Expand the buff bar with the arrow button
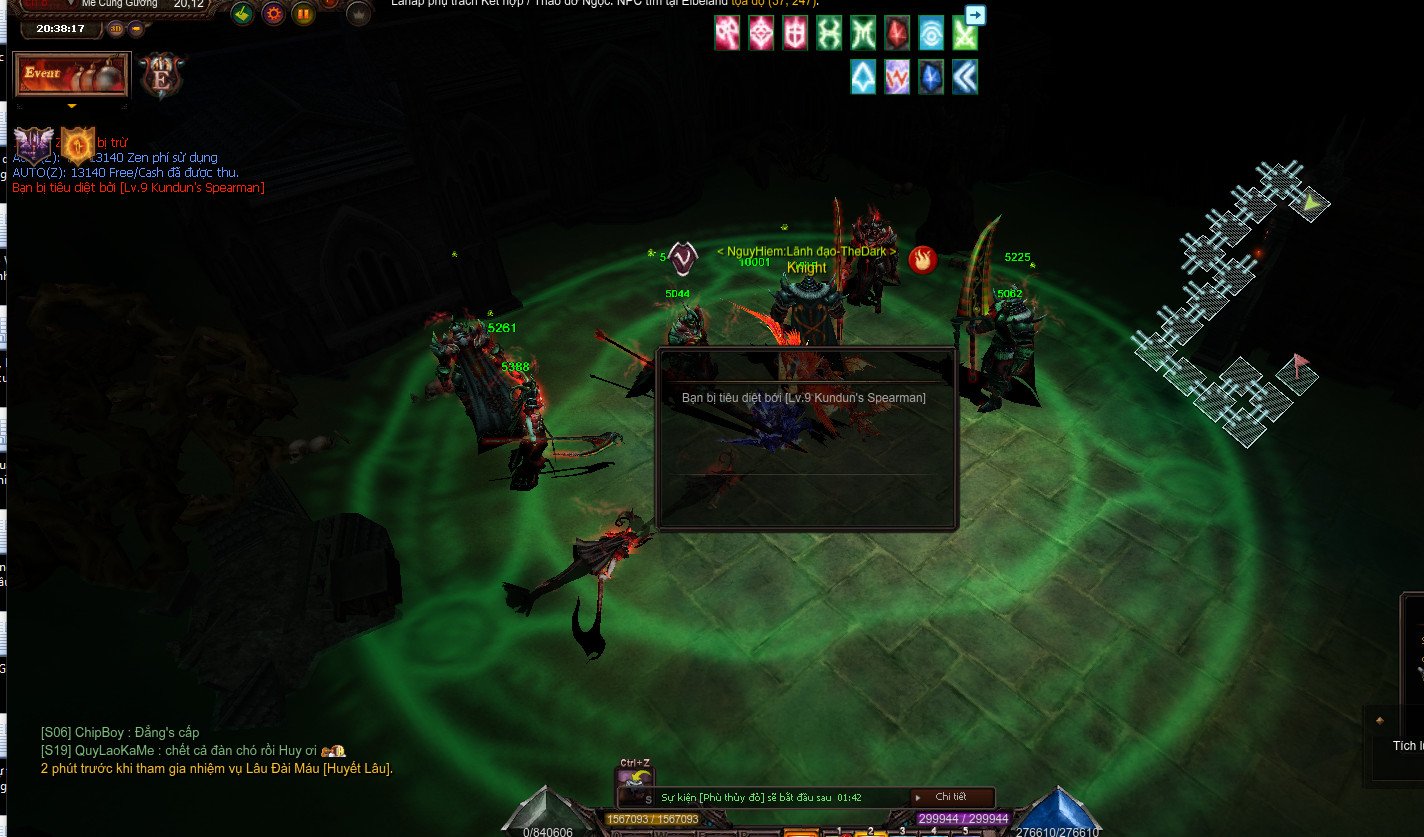The height and width of the screenshot is (837, 1424). click(x=975, y=15)
